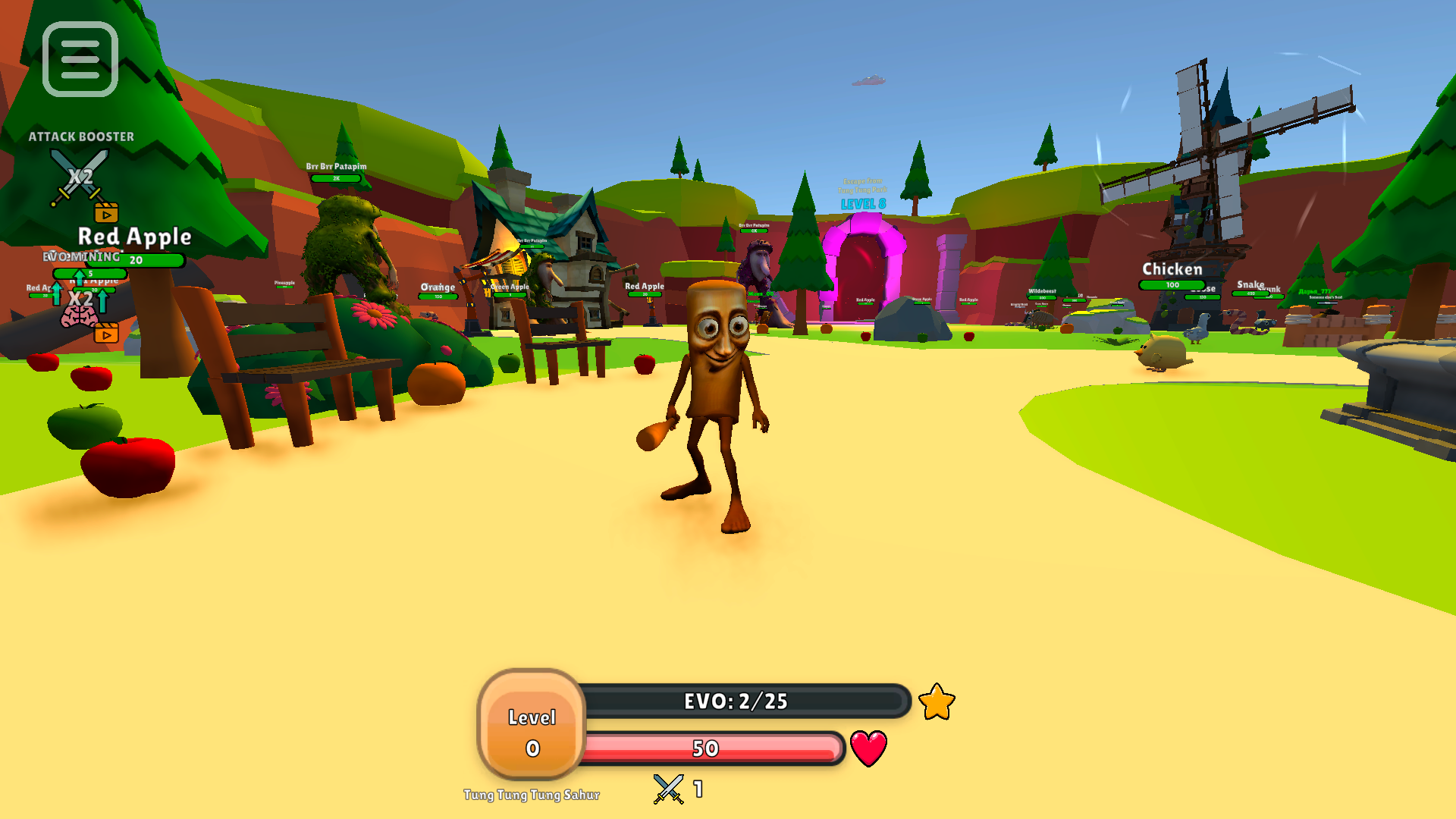Click the Wildebeest nameplate in the distance

[x=1043, y=289]
